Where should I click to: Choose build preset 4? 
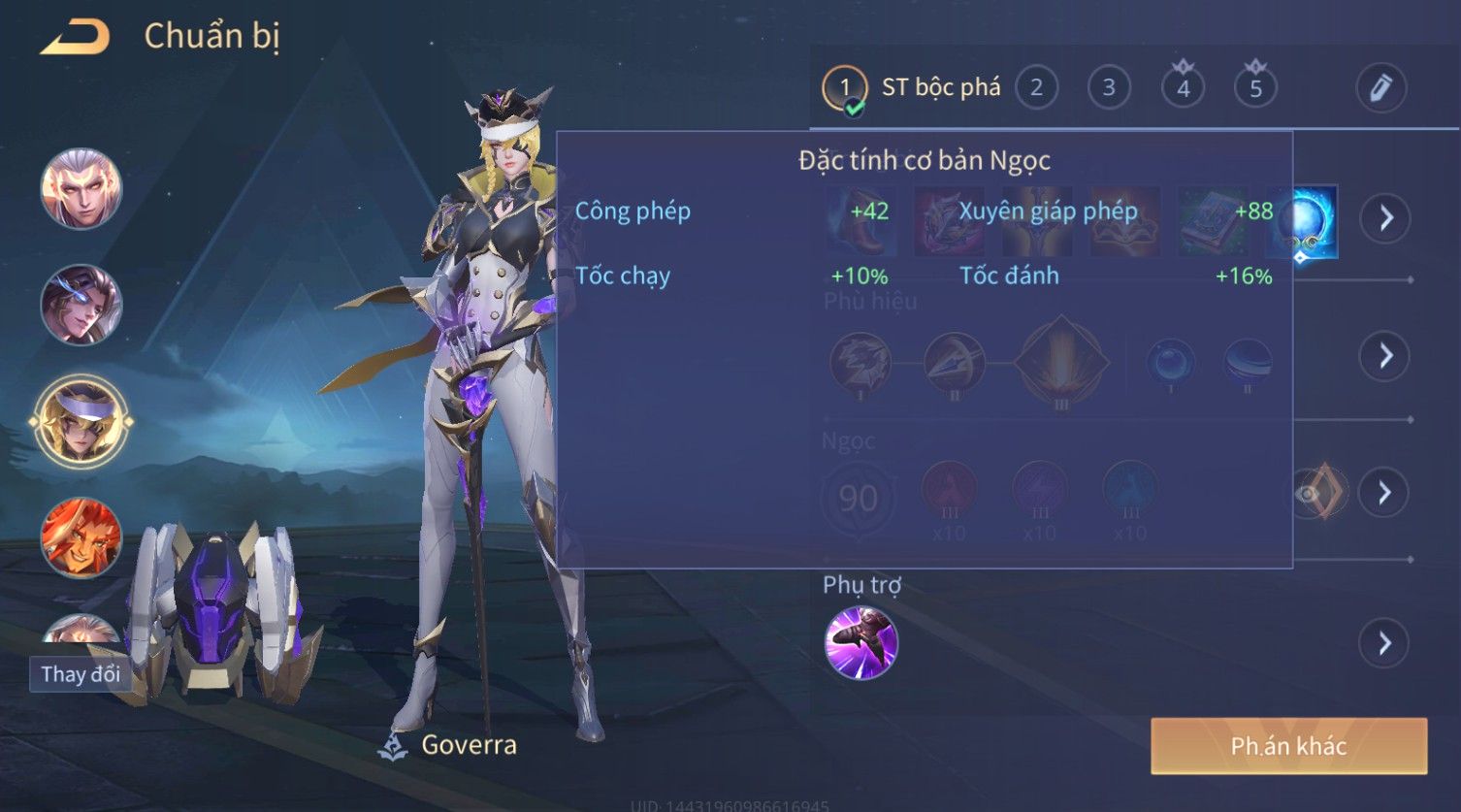tap(1183, 88)
